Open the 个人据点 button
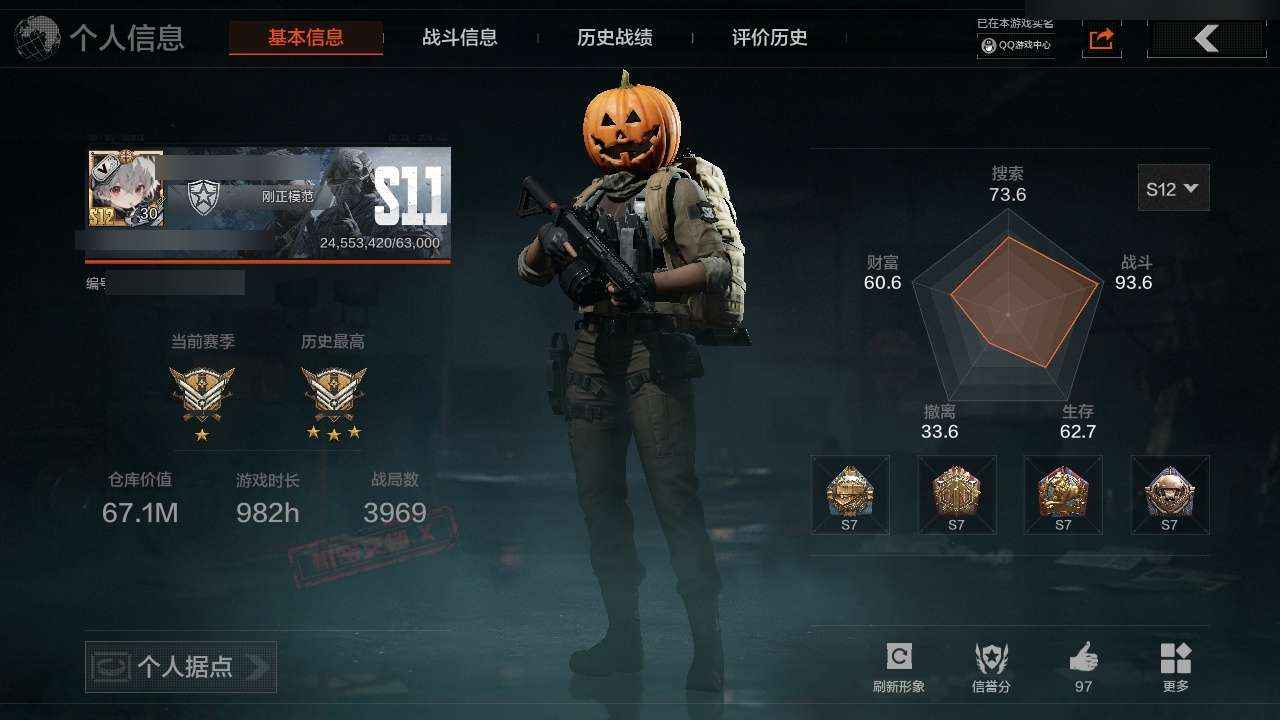The width and height of the screenshot is (1280, 720). tap(181, 667)
